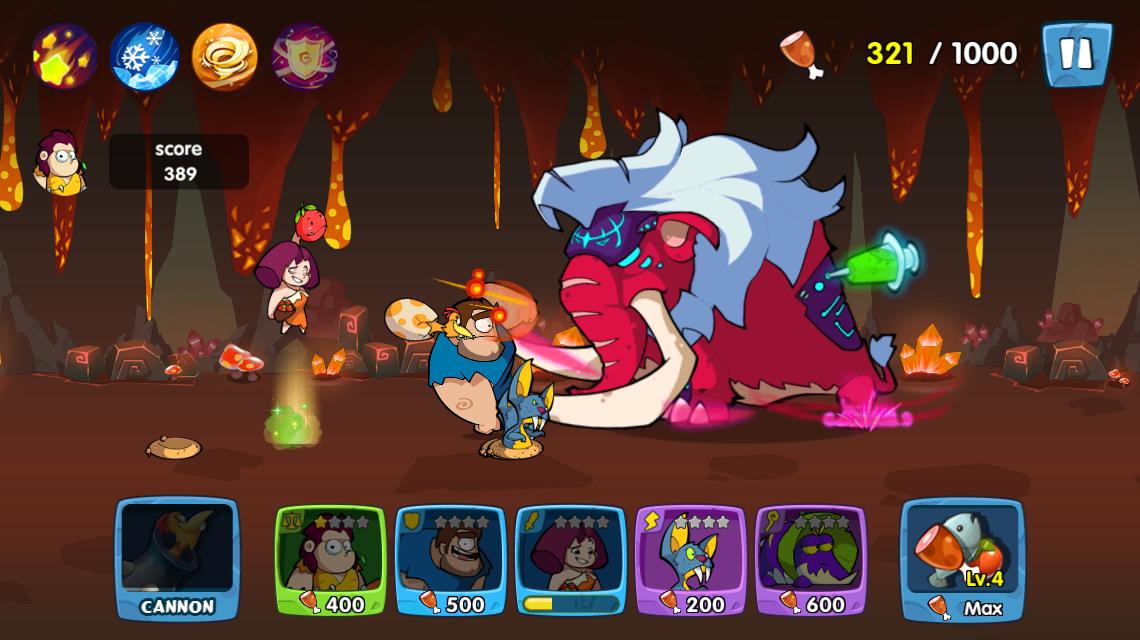The width and height of the screenshot is (1140, 640).
Task: Trigger the purple shield skill
Action: [305, 56]
